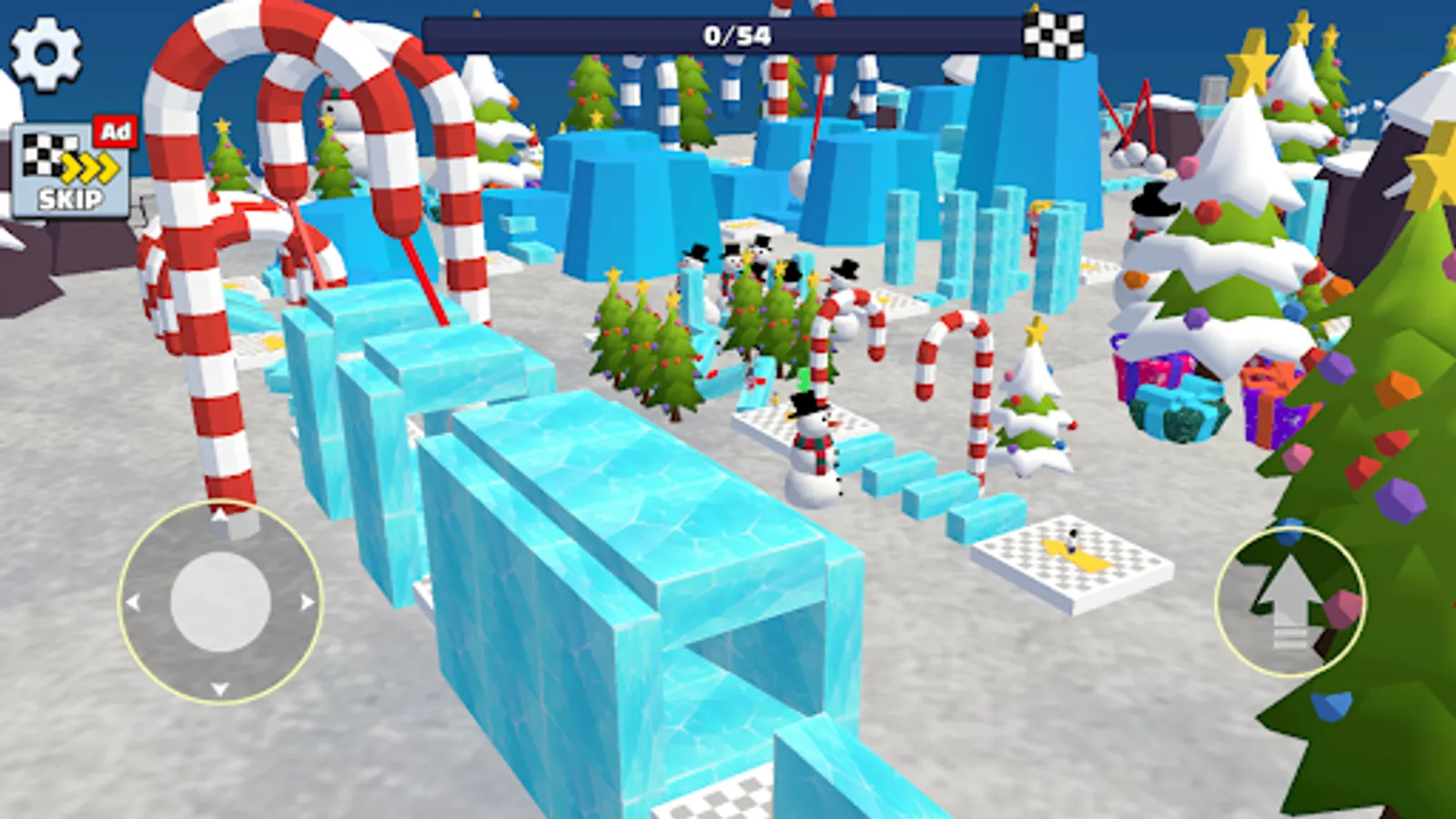The width and height of the screenshot is (1456, 819).
Task: Tap the green gift box under the snowy tree
Action: coord(1174,419)
